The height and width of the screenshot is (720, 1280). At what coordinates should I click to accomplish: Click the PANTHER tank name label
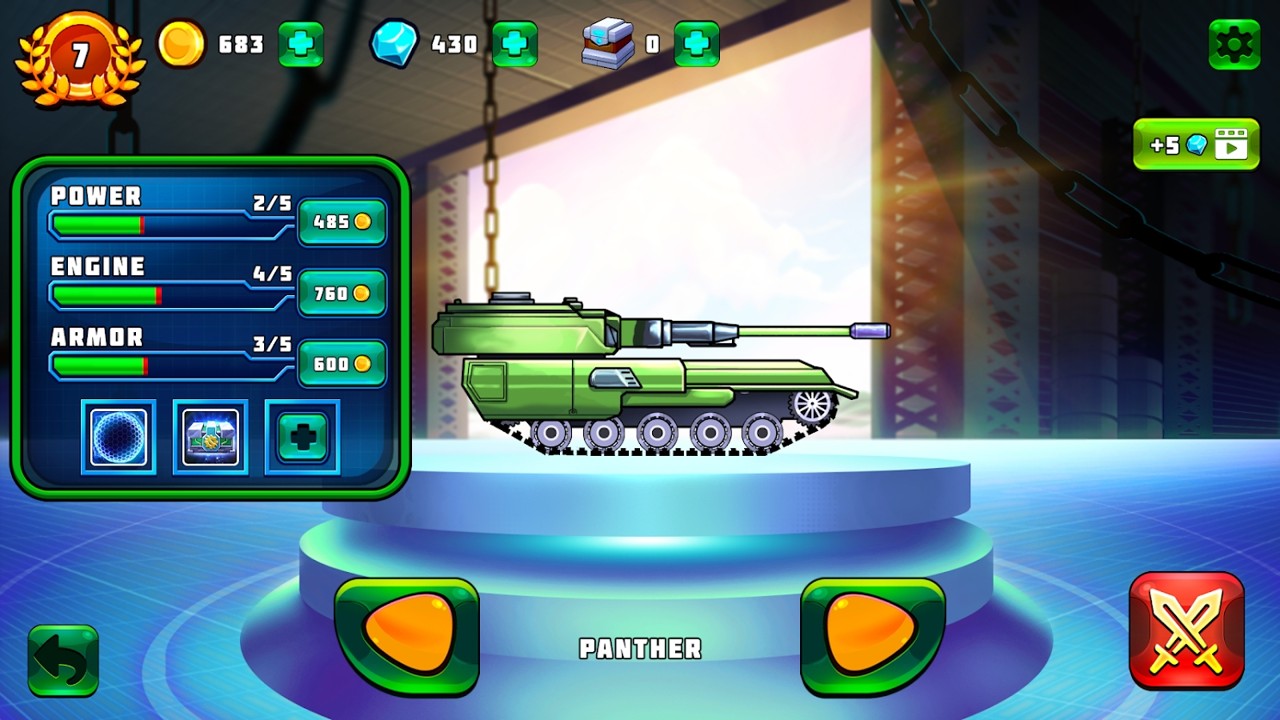(x=639, y=649)
